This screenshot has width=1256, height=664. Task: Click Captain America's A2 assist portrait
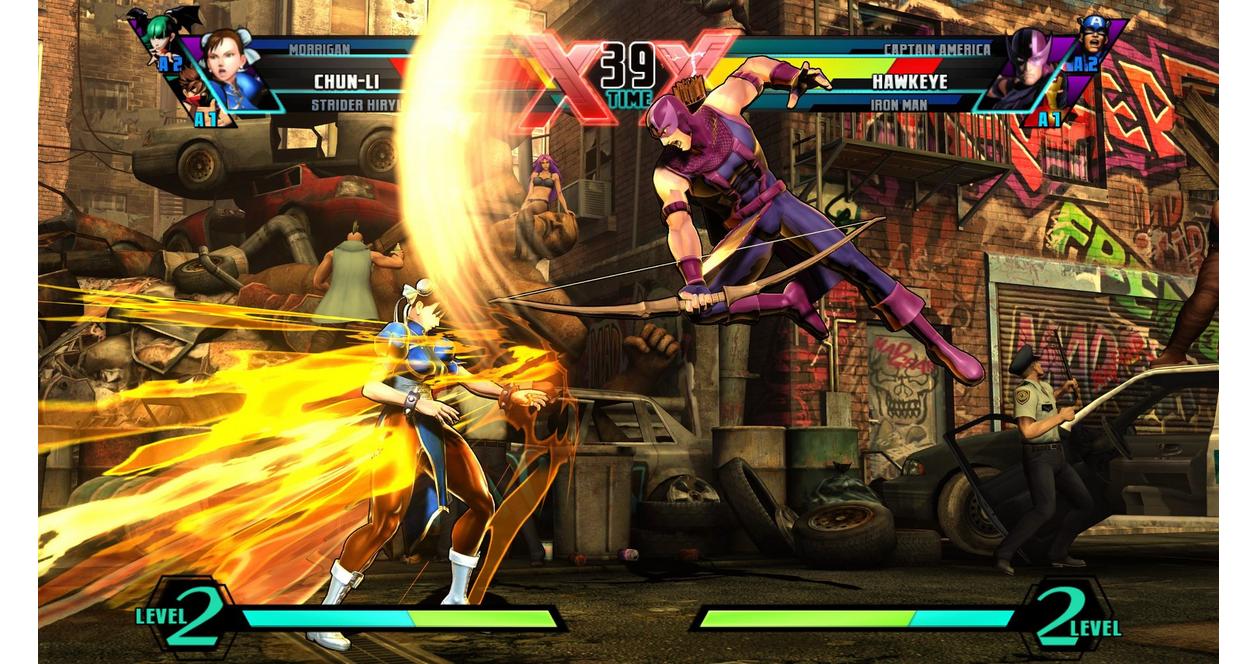(1096, 35)
